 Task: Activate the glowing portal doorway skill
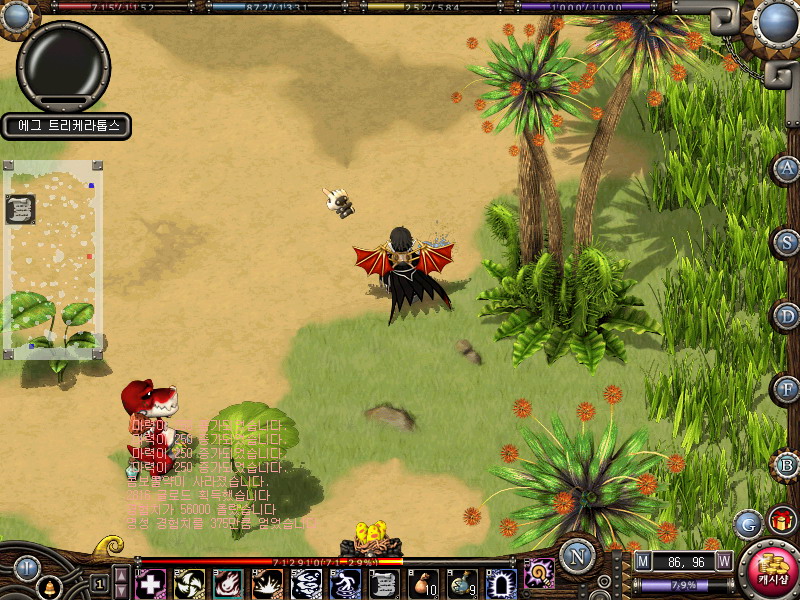[501, 583]
